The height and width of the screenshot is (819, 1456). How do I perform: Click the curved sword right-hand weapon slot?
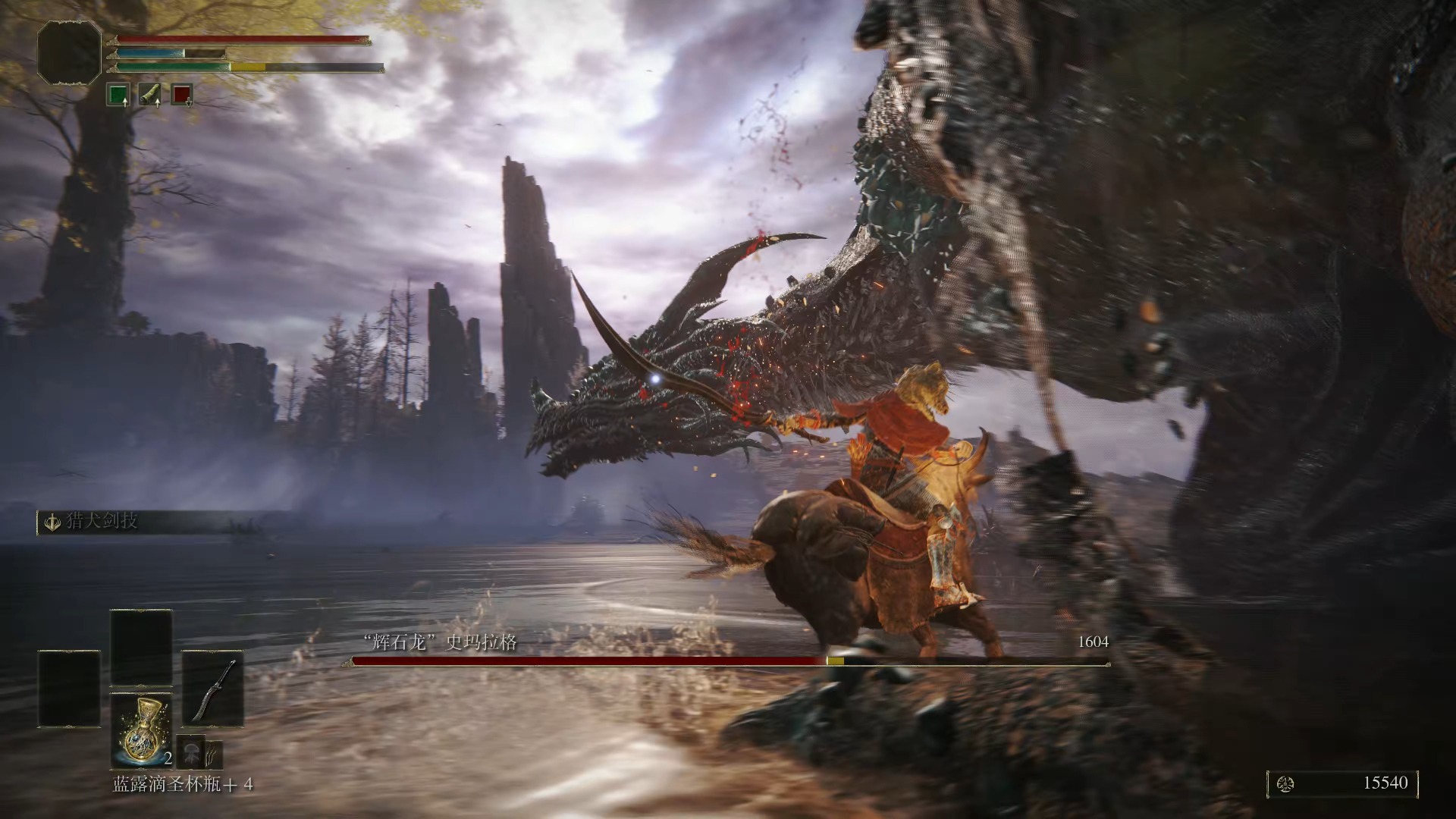212,689
